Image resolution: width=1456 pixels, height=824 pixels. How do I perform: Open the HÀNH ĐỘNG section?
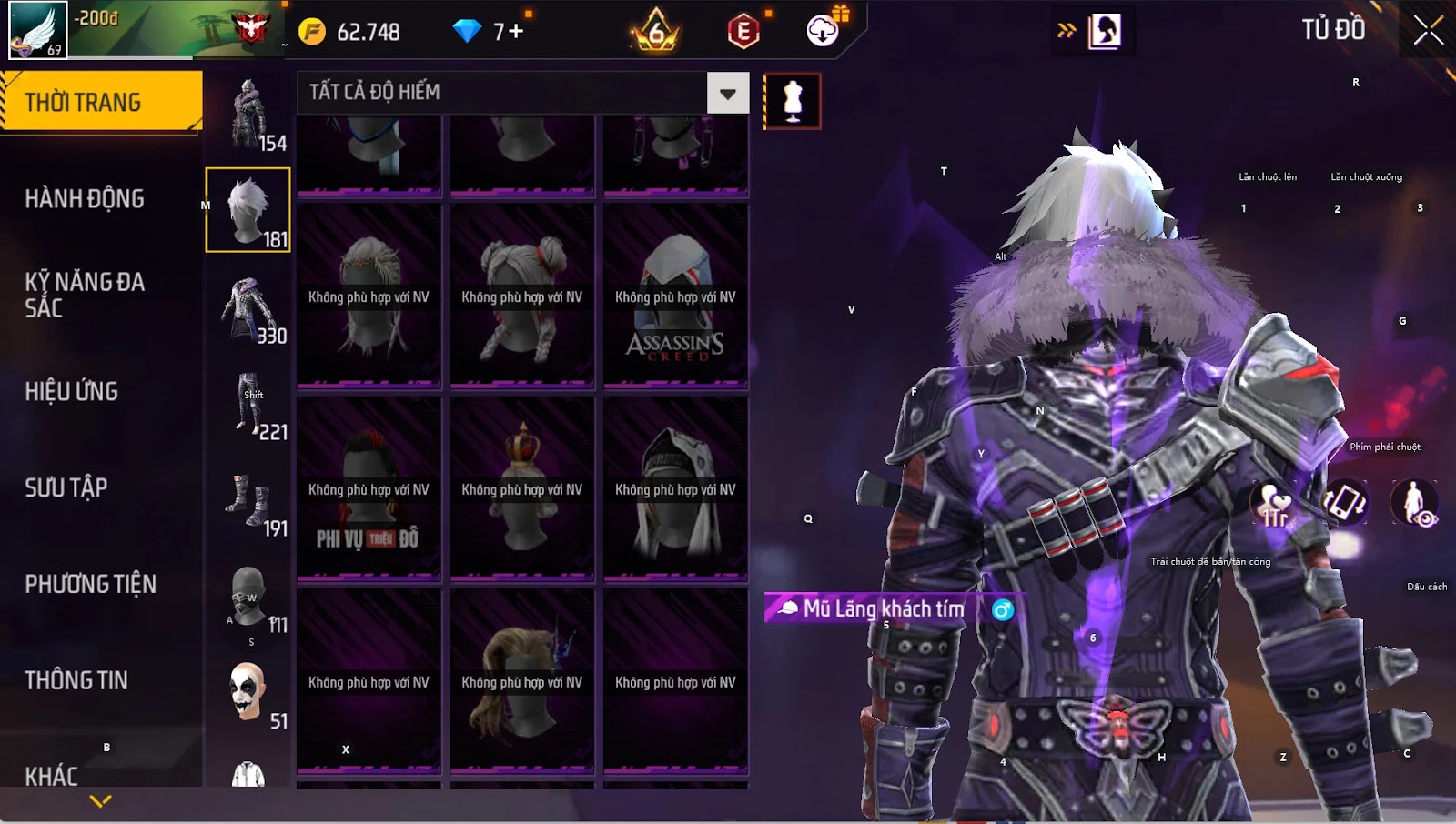pyautogui.click(x=85, y=198)
